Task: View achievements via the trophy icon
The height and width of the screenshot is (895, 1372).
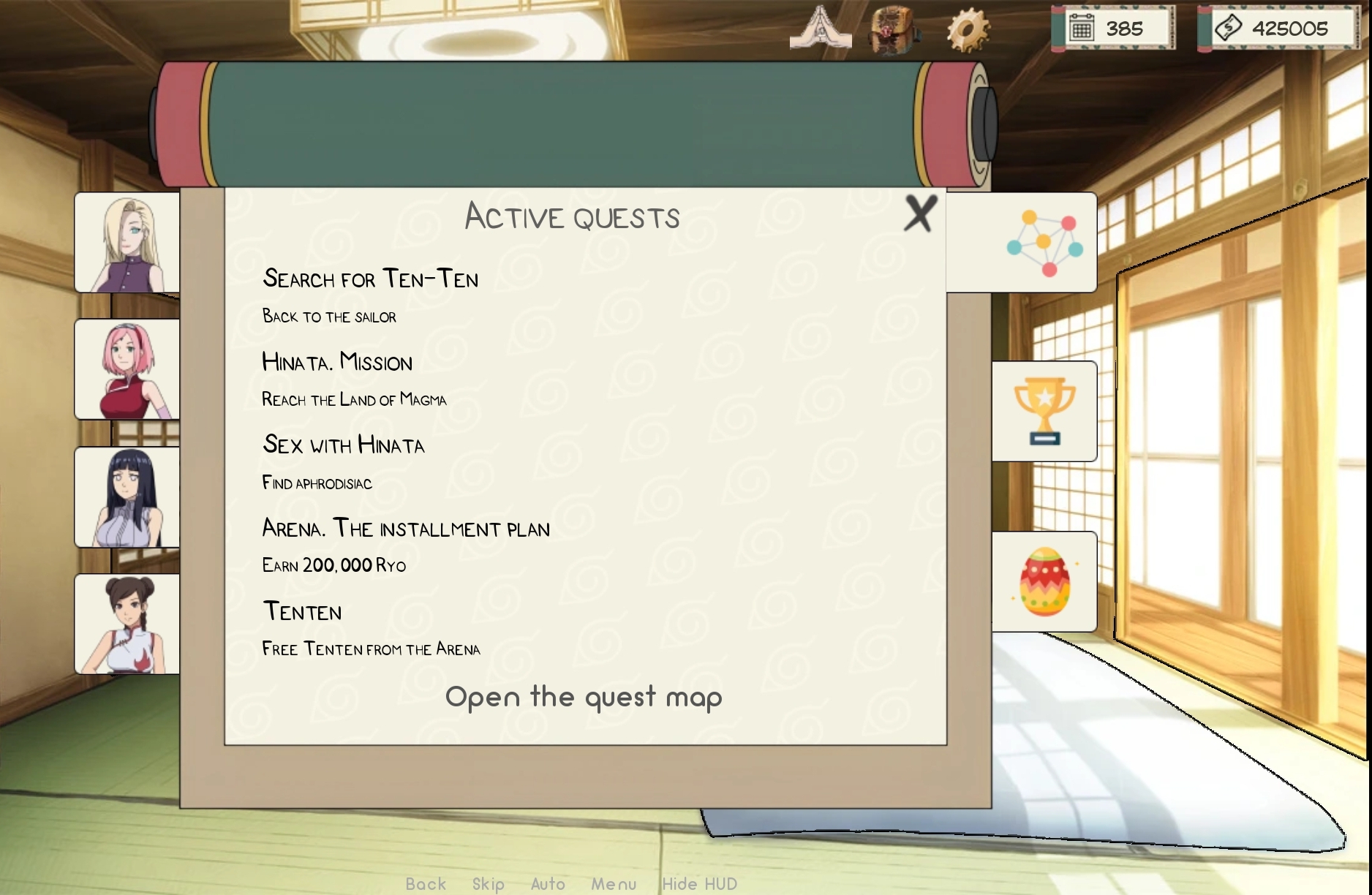Action: point(1045,412)
